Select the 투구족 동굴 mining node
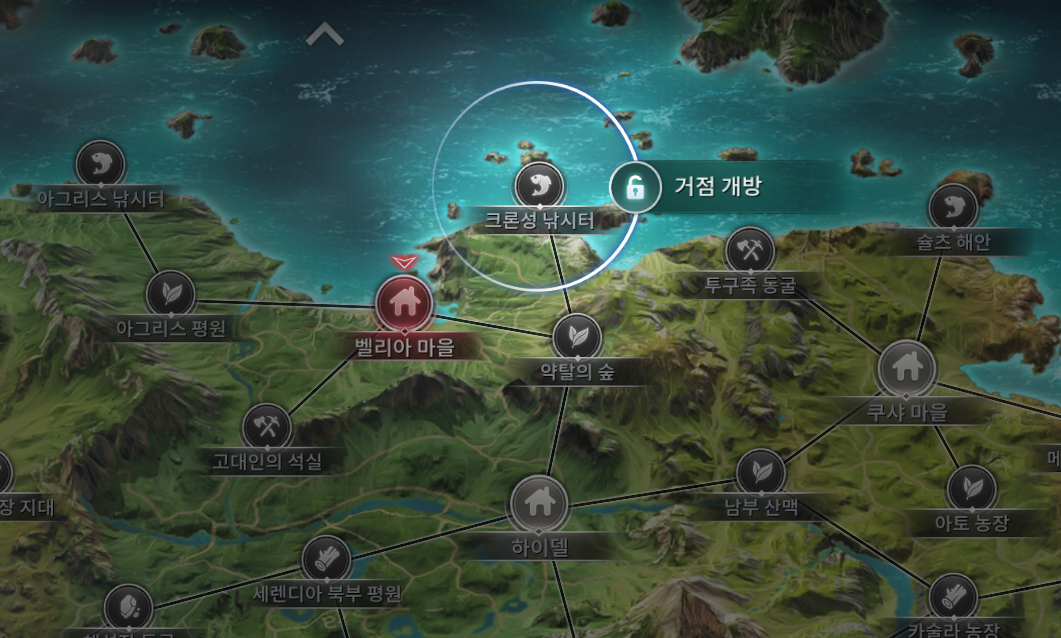 click(750, 251)
